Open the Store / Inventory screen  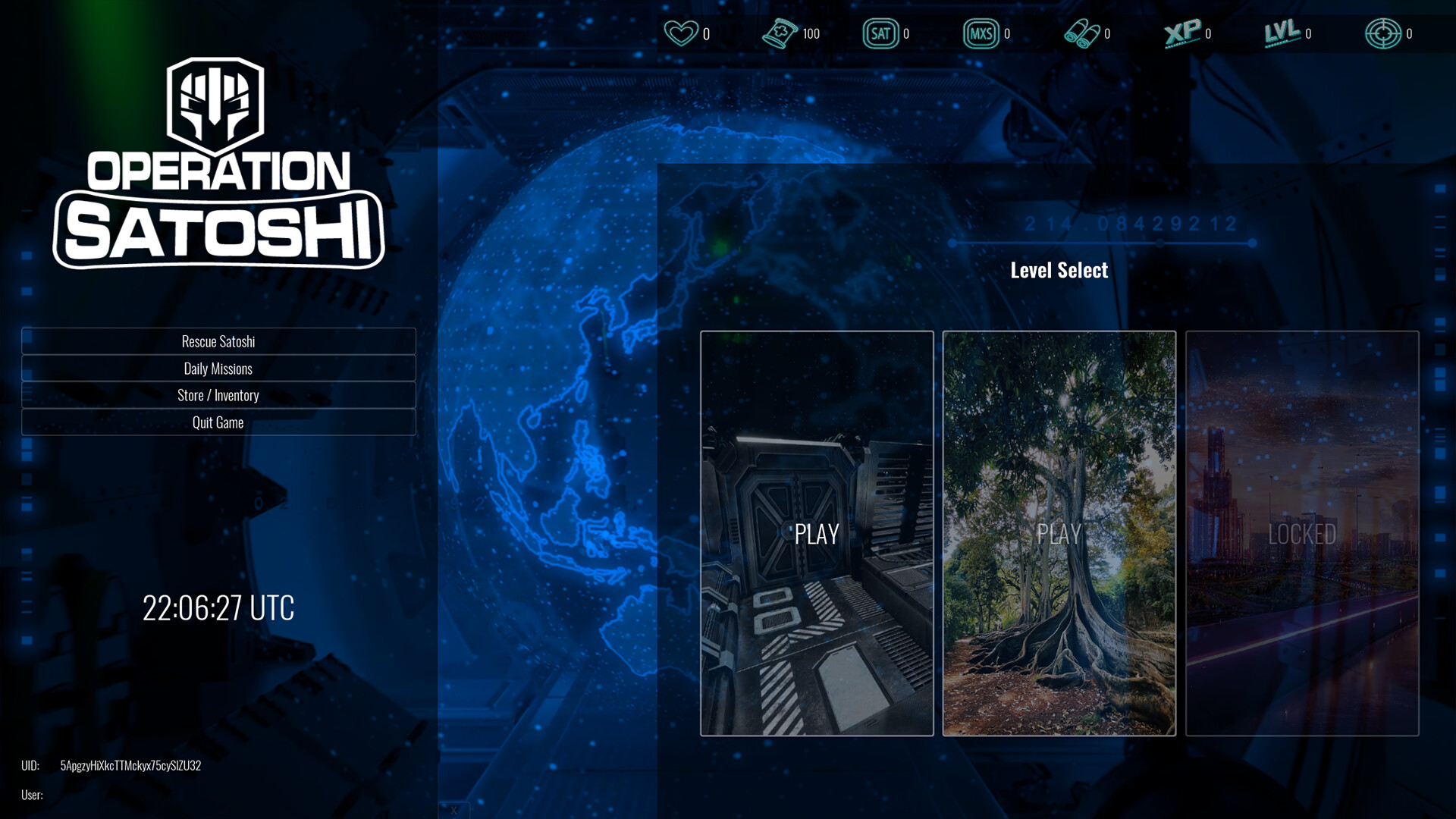point(218,395)
